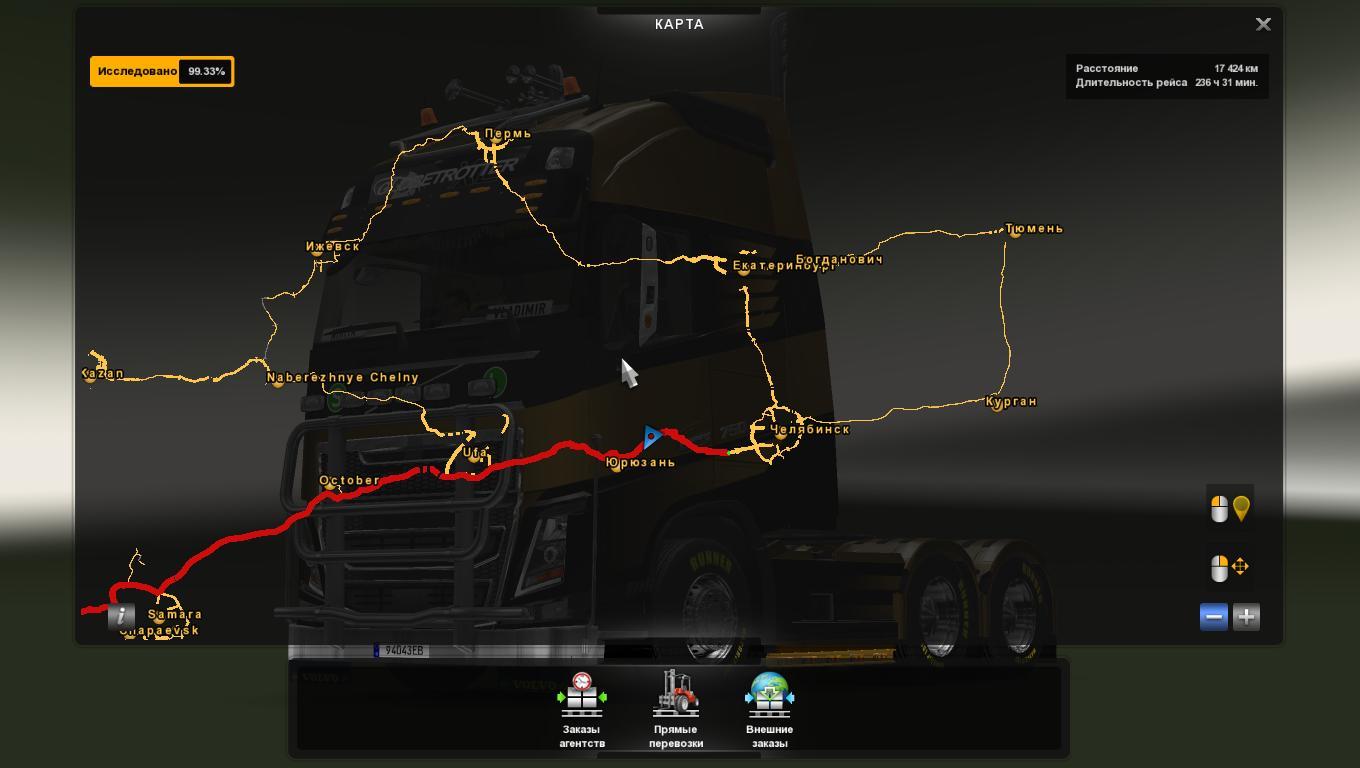Viewport: 1360px width, 768px height.
Task: Open Внешние заказы external contracts
Action: pos(769,710)
